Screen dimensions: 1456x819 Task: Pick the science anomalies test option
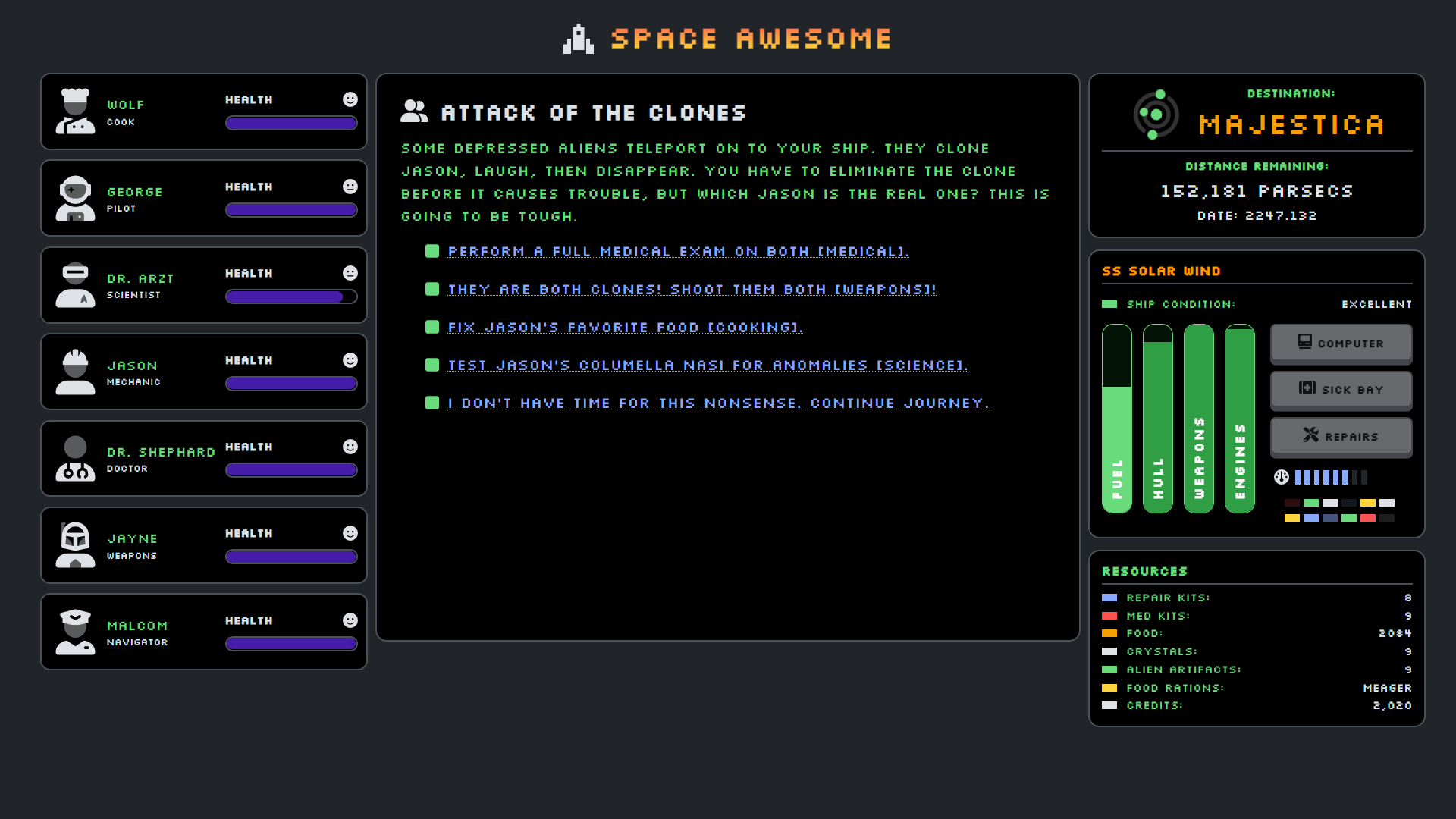[x=708, y=366]
